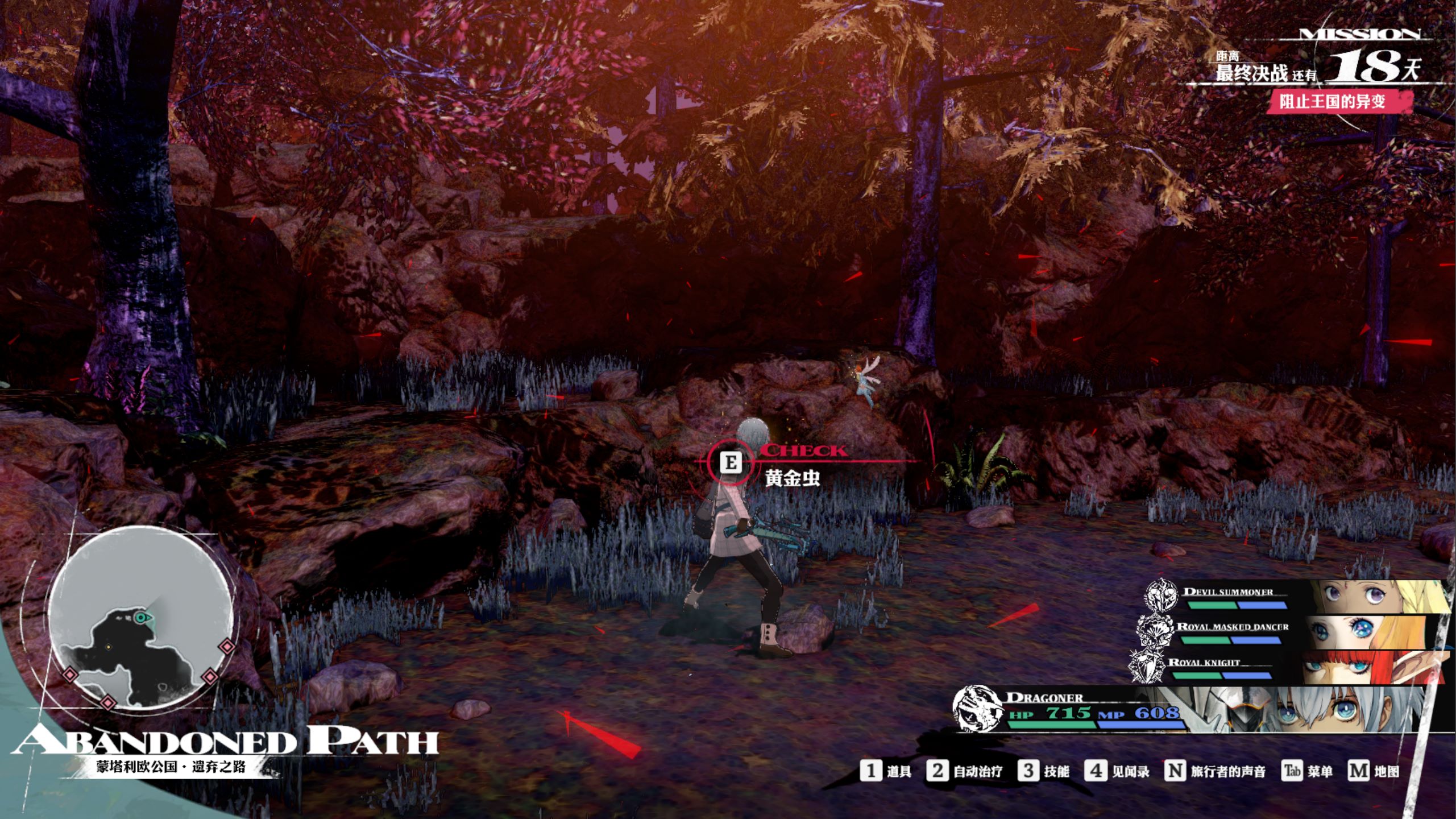The width and height of the screenshot is (1456, 819).
Task: Open the 地图 map
Action: point(1374,771)
